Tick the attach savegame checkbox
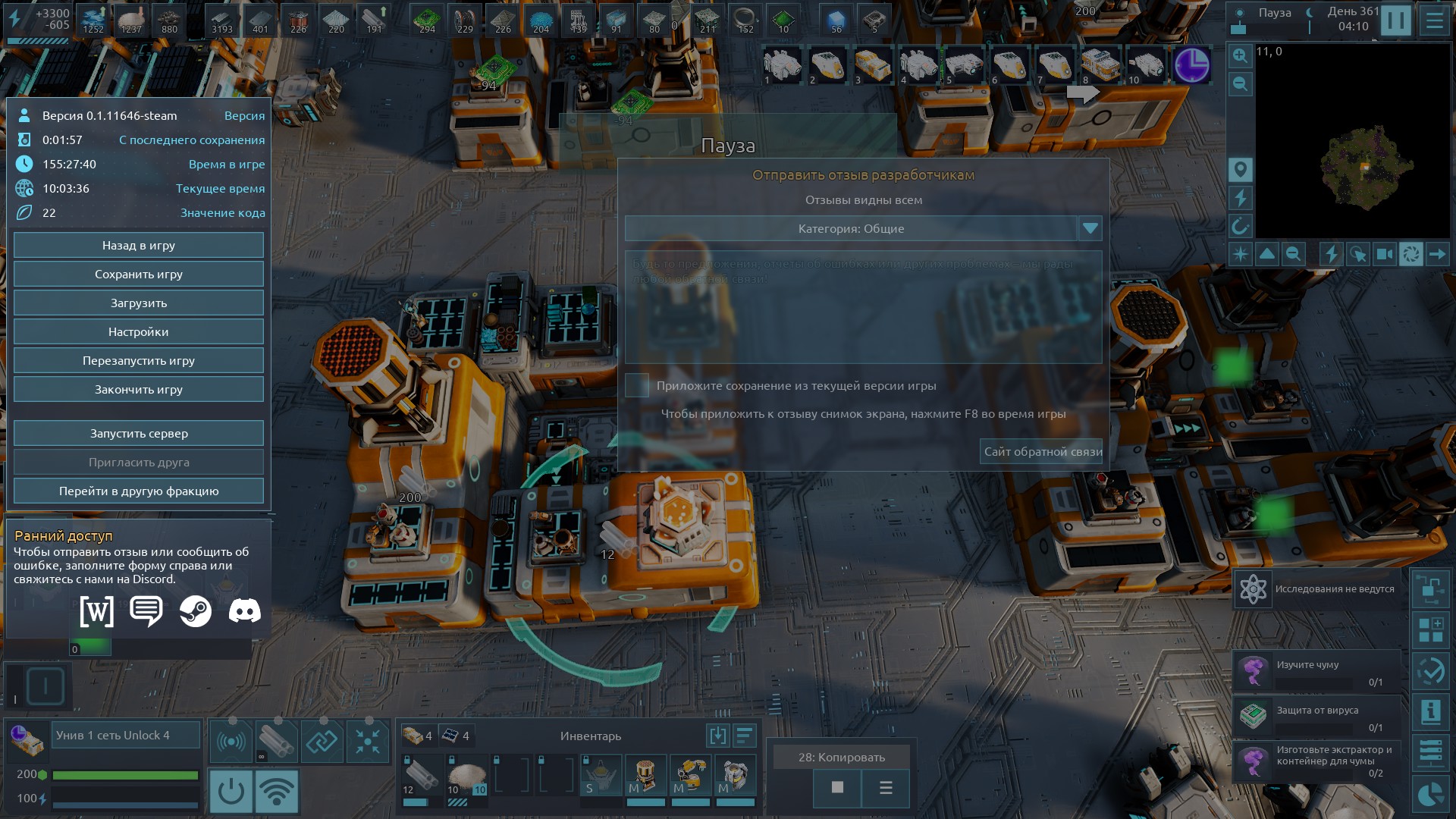The width and height of the screenshot is (1456, 819). tap(637, 385)
